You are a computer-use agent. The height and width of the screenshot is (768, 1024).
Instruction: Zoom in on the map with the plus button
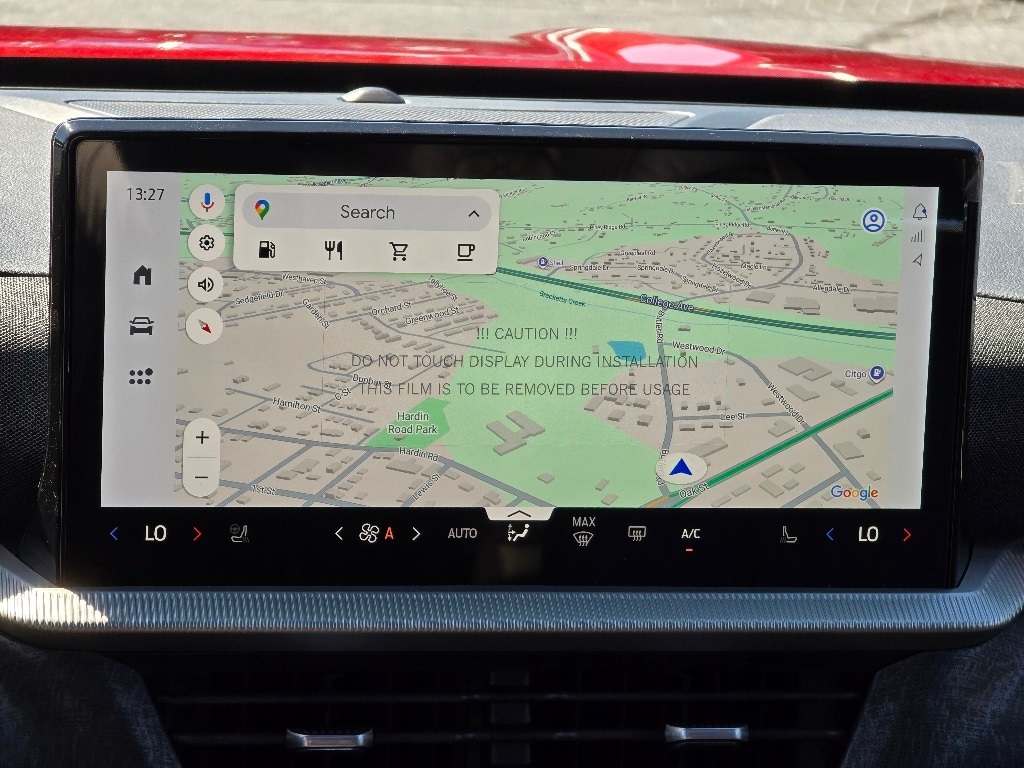202,437
